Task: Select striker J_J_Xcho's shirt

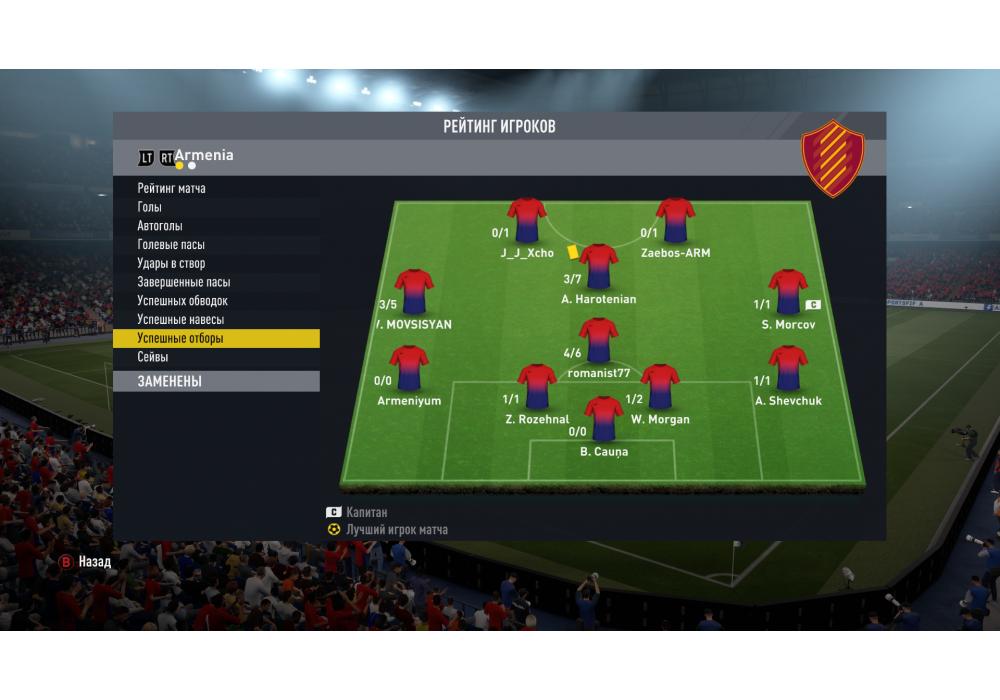Action: 527,220
